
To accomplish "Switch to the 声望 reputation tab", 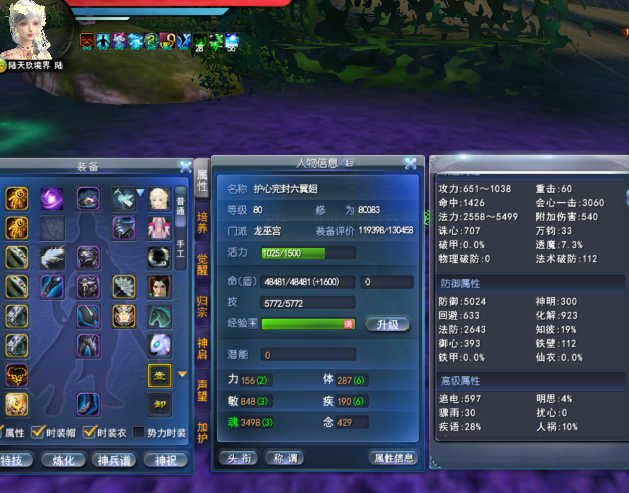I will [x=202, y=388].
